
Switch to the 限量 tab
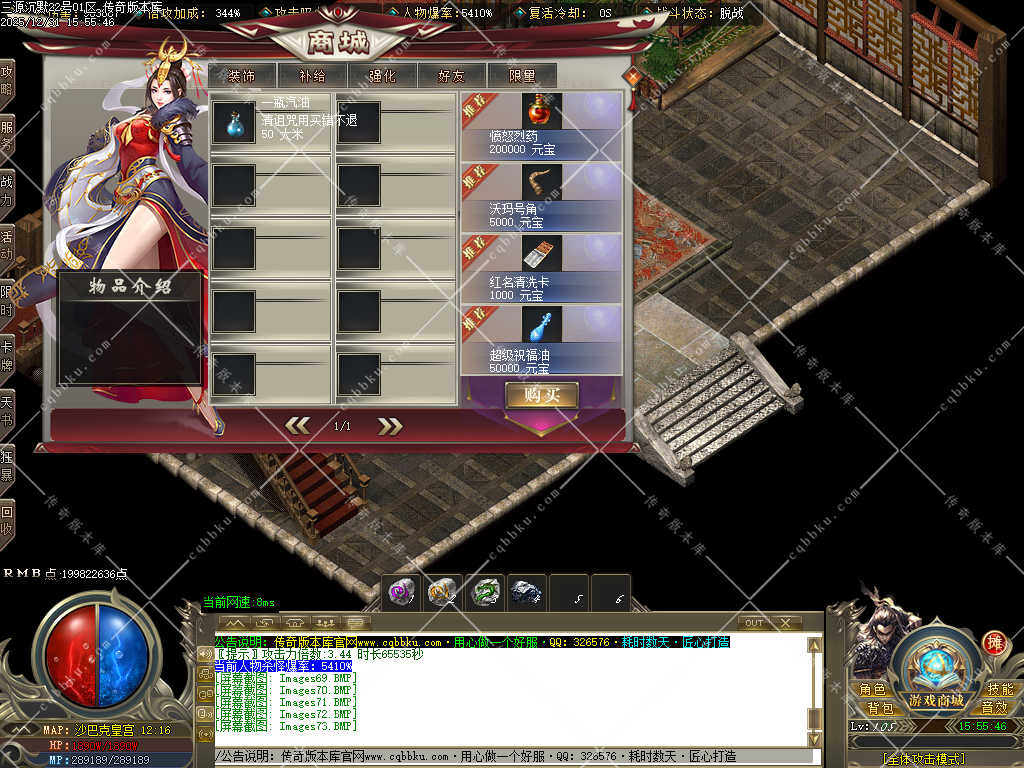click(x=522, y=76)
